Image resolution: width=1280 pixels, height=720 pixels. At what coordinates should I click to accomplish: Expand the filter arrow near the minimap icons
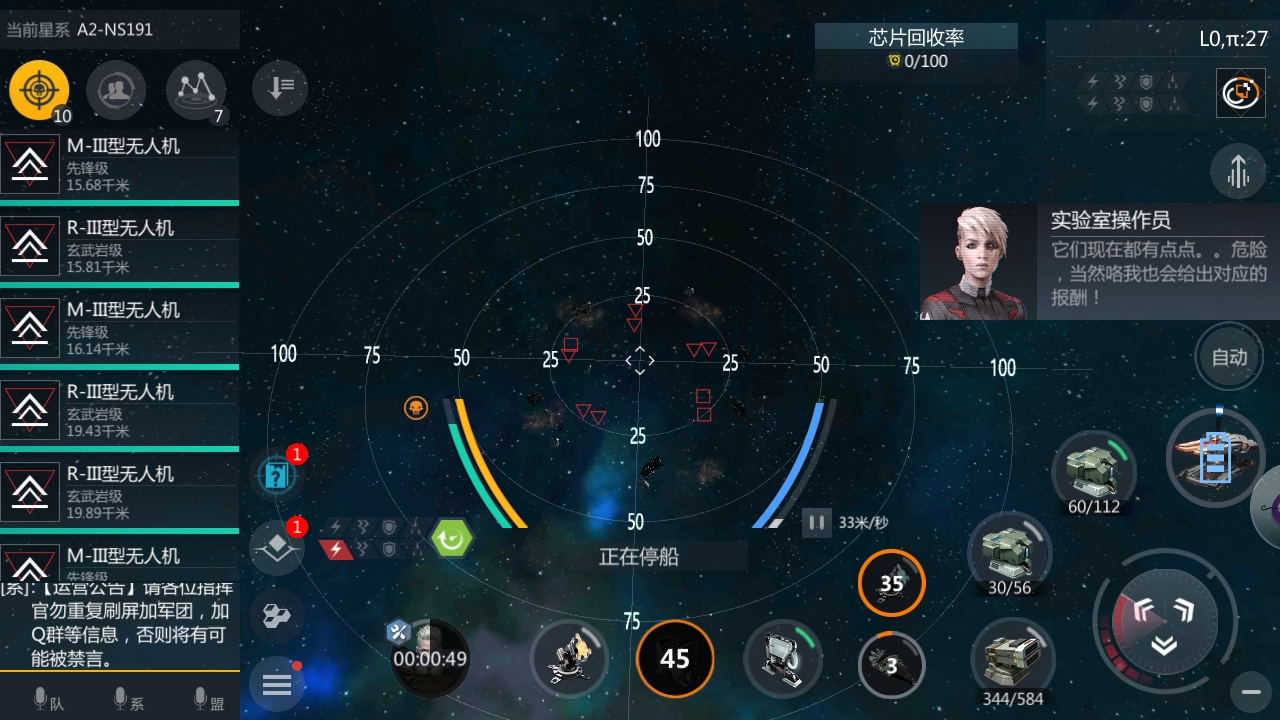click(x=279, y=88)
